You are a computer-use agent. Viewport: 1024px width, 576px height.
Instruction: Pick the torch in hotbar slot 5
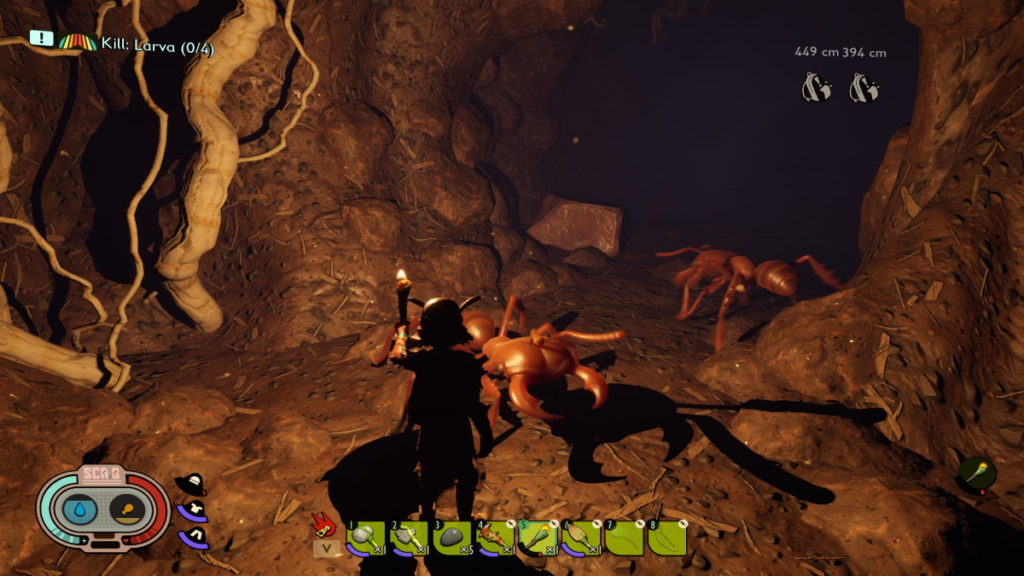click(537, 537)
